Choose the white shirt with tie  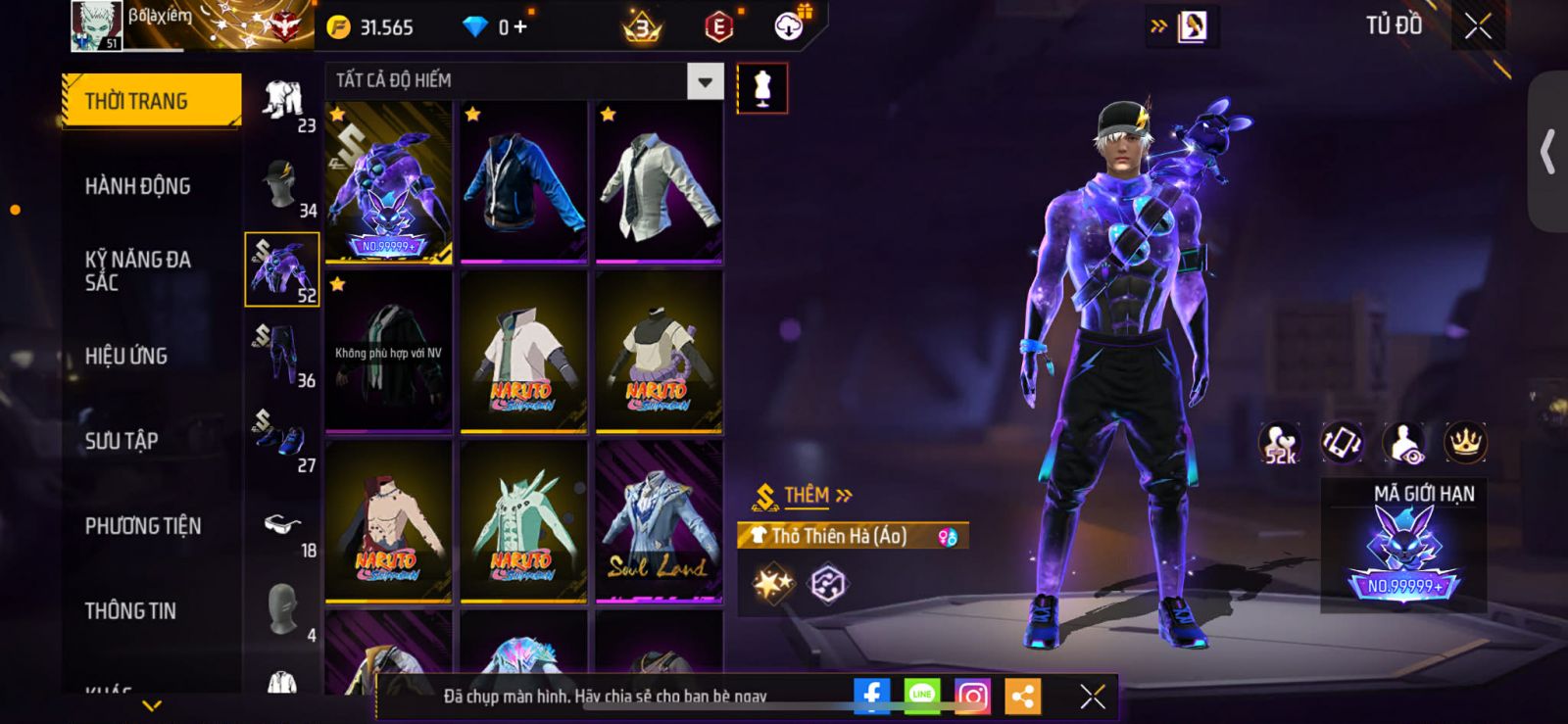[659, 182]
